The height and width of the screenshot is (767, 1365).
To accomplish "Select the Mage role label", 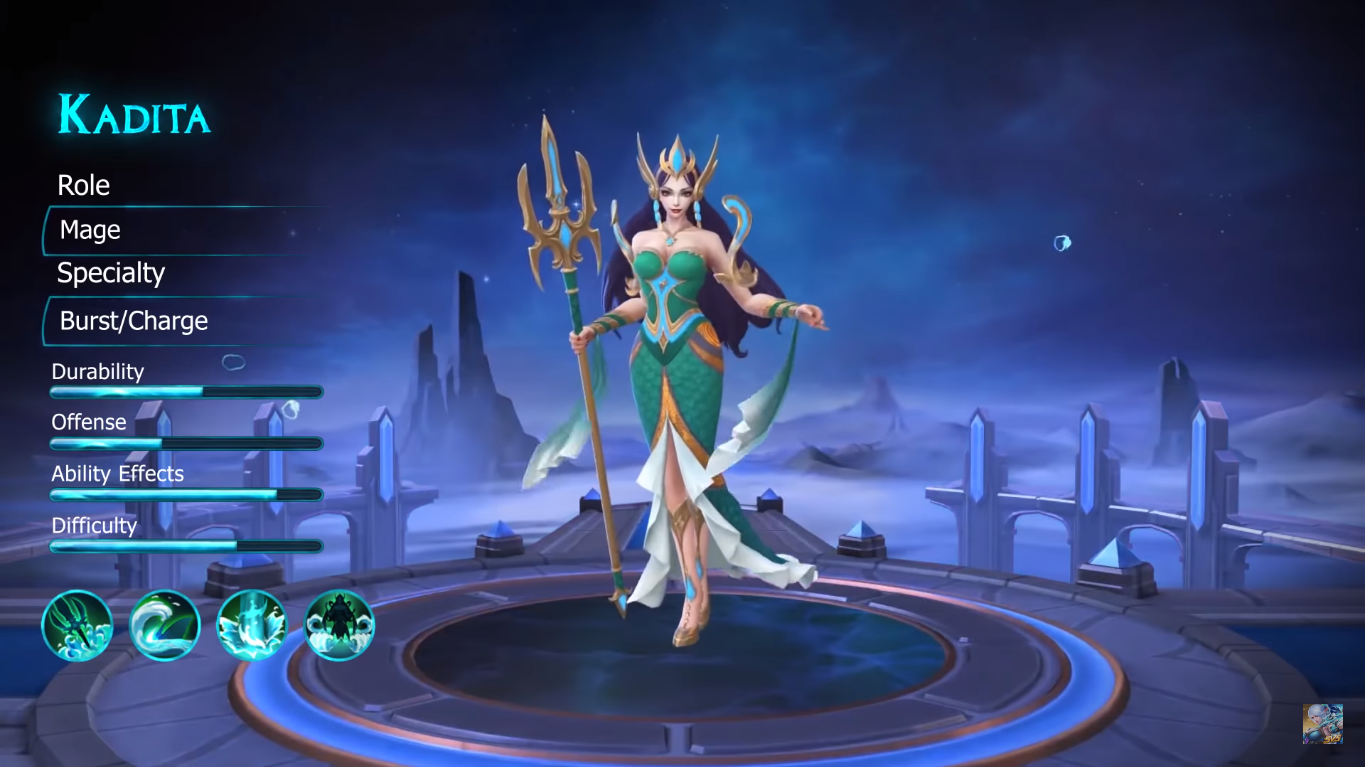I will (89, 230).
